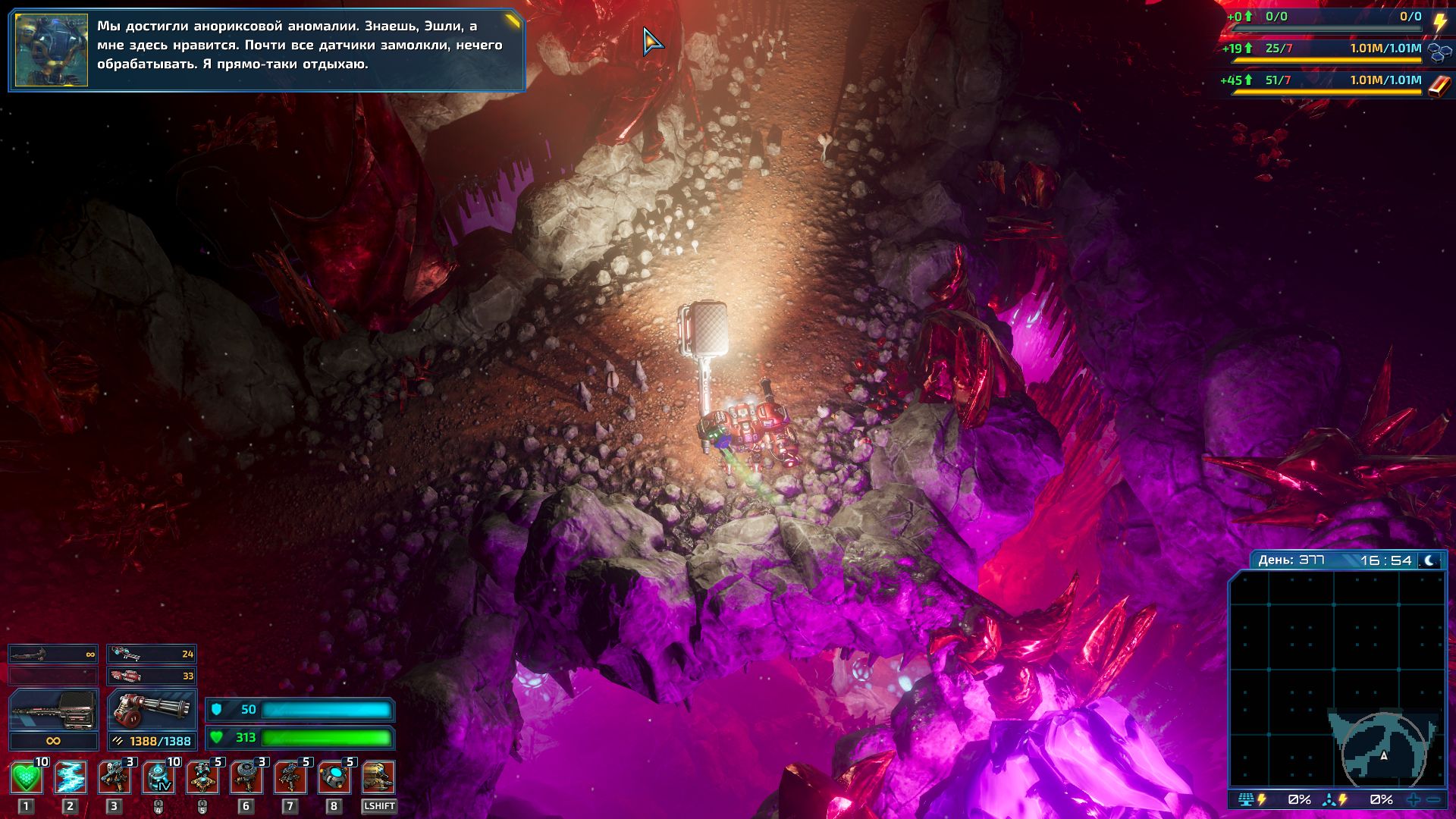Pick the hotbar item above key 5
Screen dimensions: 1456x819
pyautogui.click(x=202, y=777)
